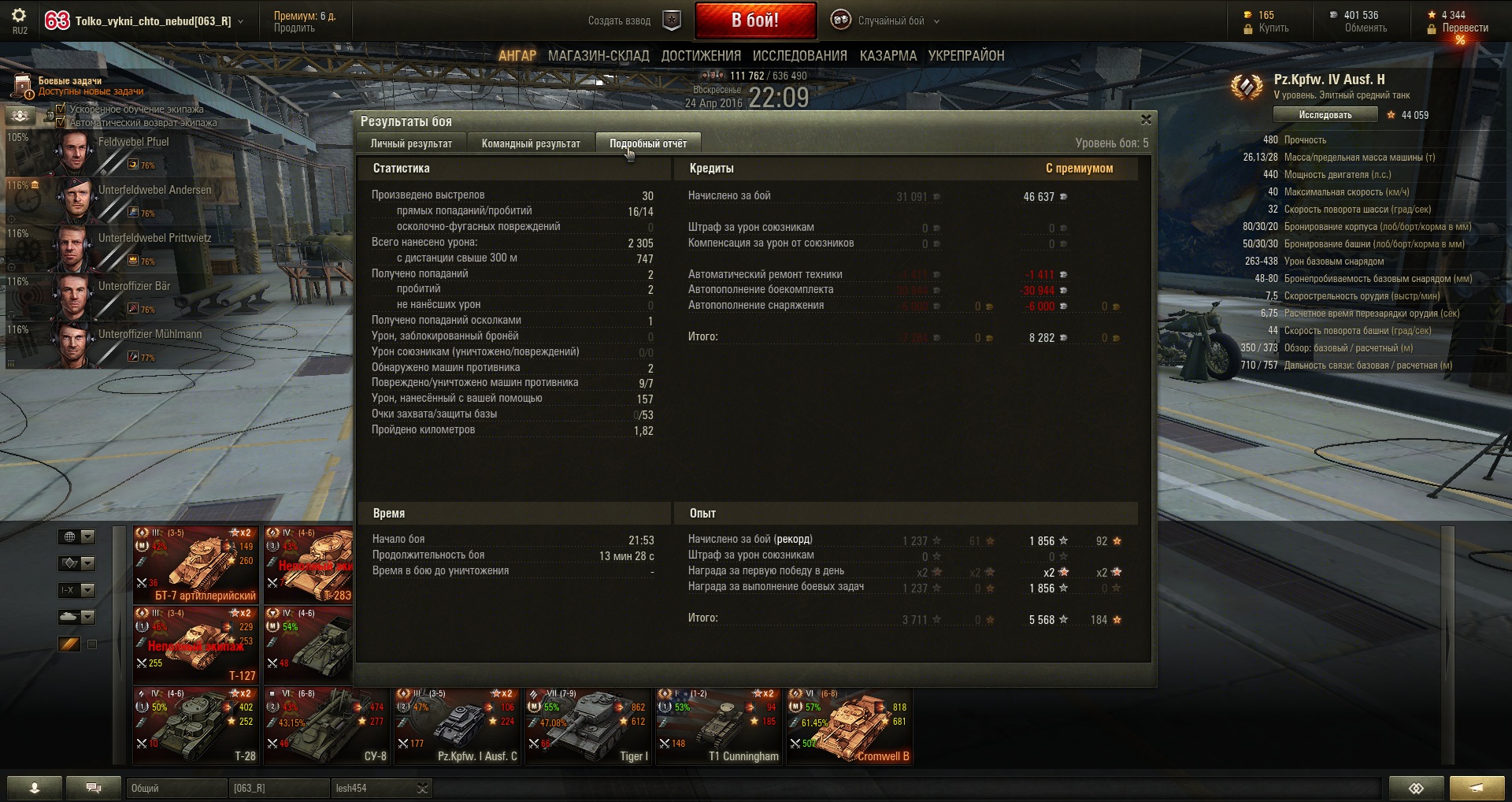The image size is (1512, 802).
Task: Open the settings gear menu
Action: (x=20, y=16)
